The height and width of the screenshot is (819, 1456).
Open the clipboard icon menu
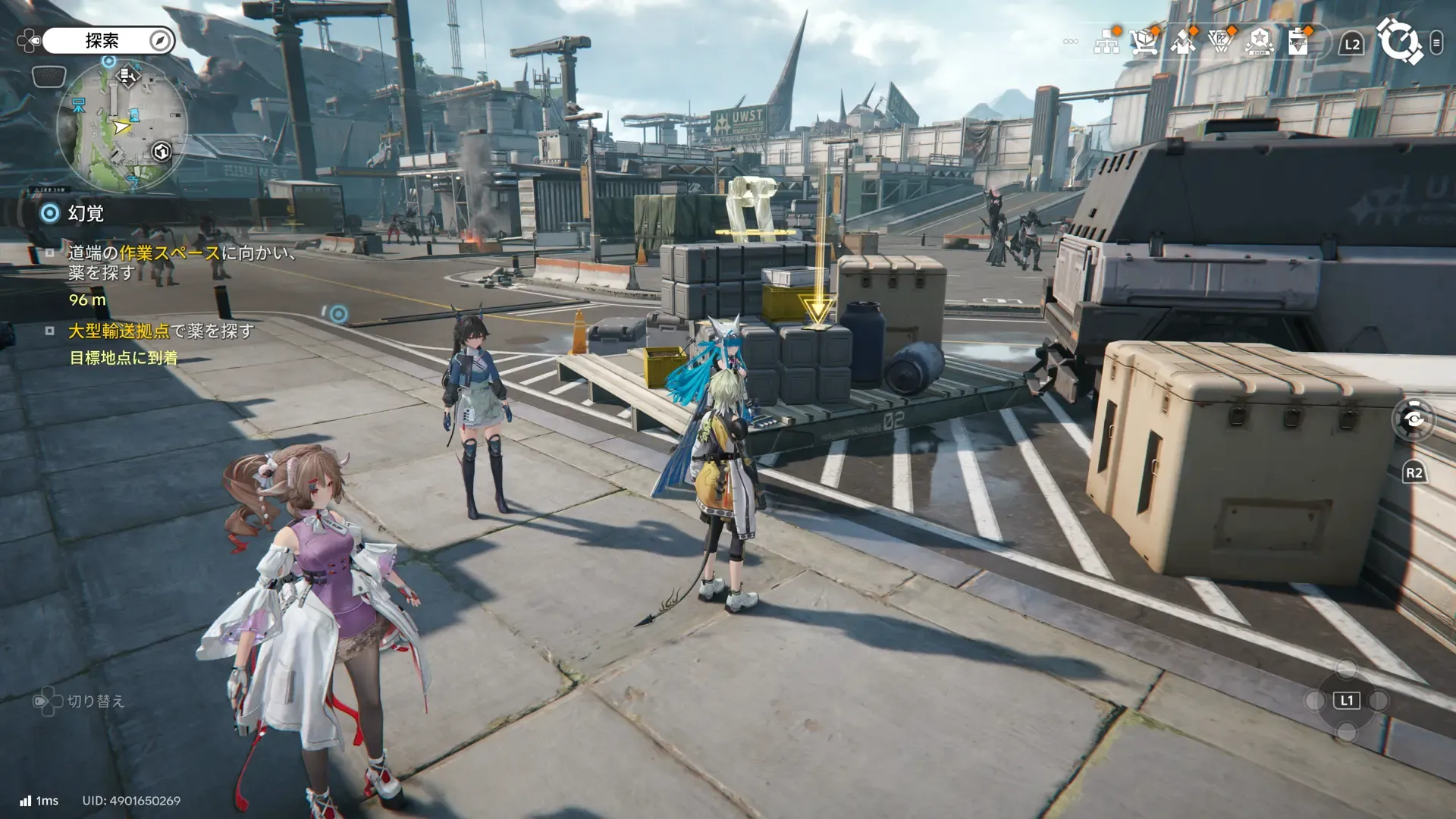point(1298,42)
